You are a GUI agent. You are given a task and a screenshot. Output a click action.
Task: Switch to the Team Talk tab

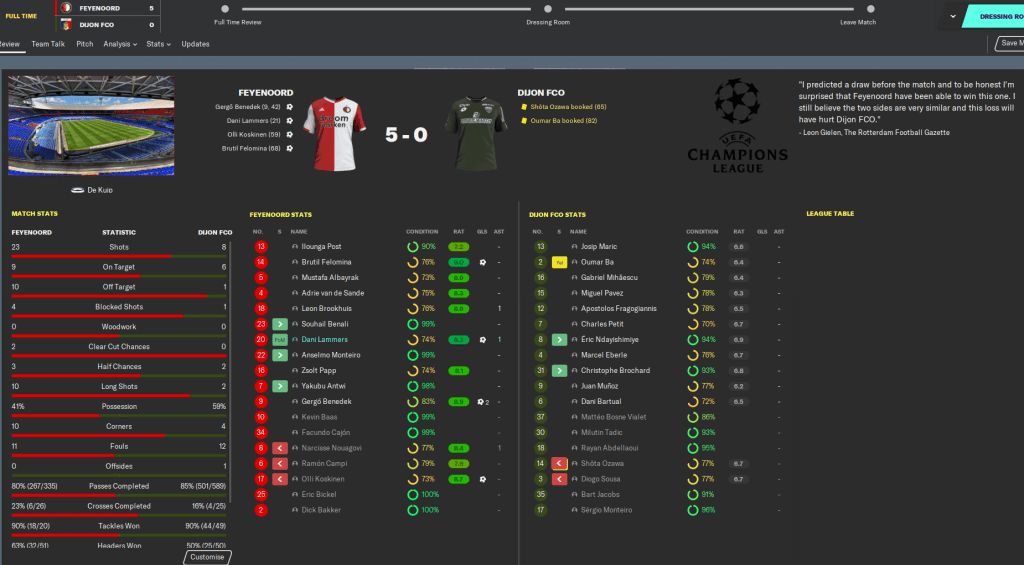coord(48,44)
